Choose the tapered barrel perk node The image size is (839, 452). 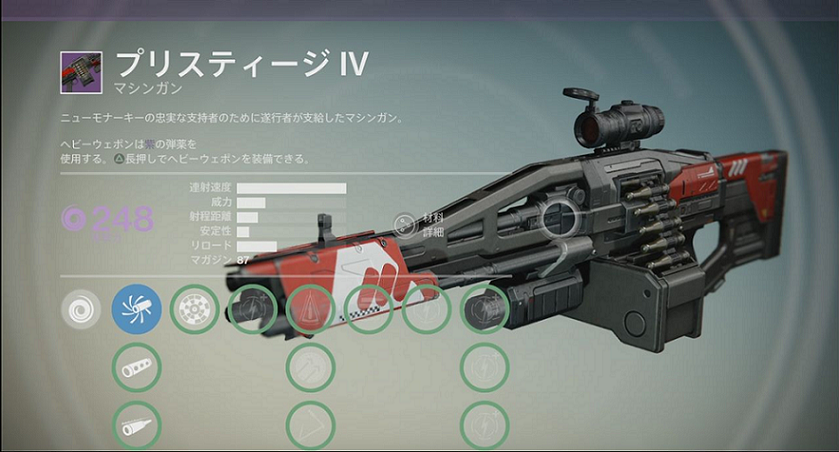[137, 425]
